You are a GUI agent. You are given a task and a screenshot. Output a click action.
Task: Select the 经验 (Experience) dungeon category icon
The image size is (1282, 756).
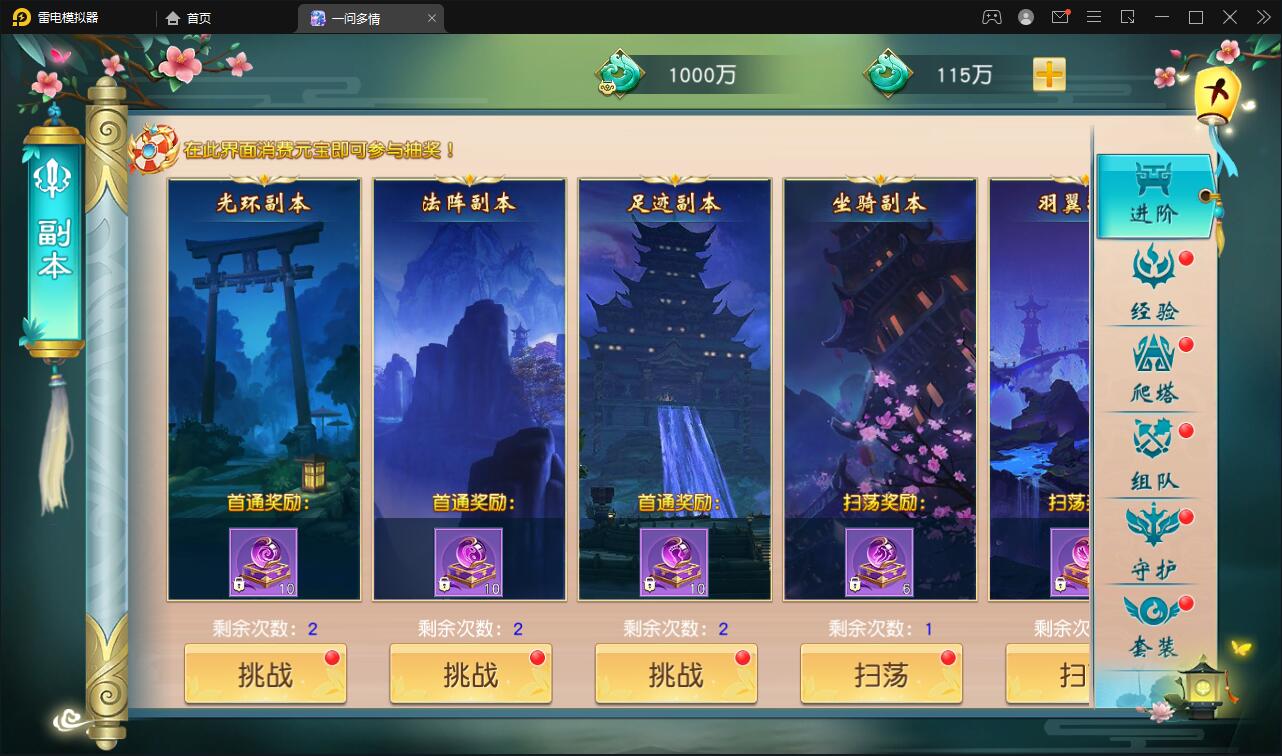coord(1154,285)
